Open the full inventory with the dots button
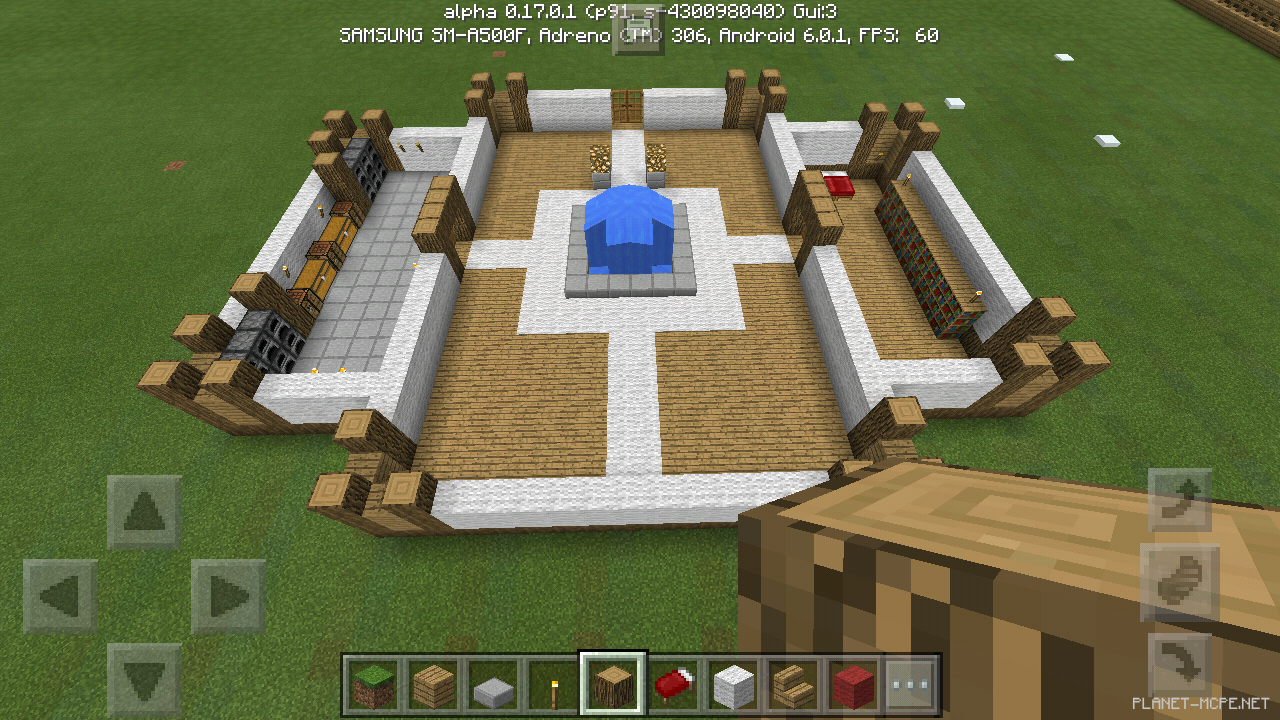The width and height of the screenshot is (1280, 720). [x=912, y=686]
